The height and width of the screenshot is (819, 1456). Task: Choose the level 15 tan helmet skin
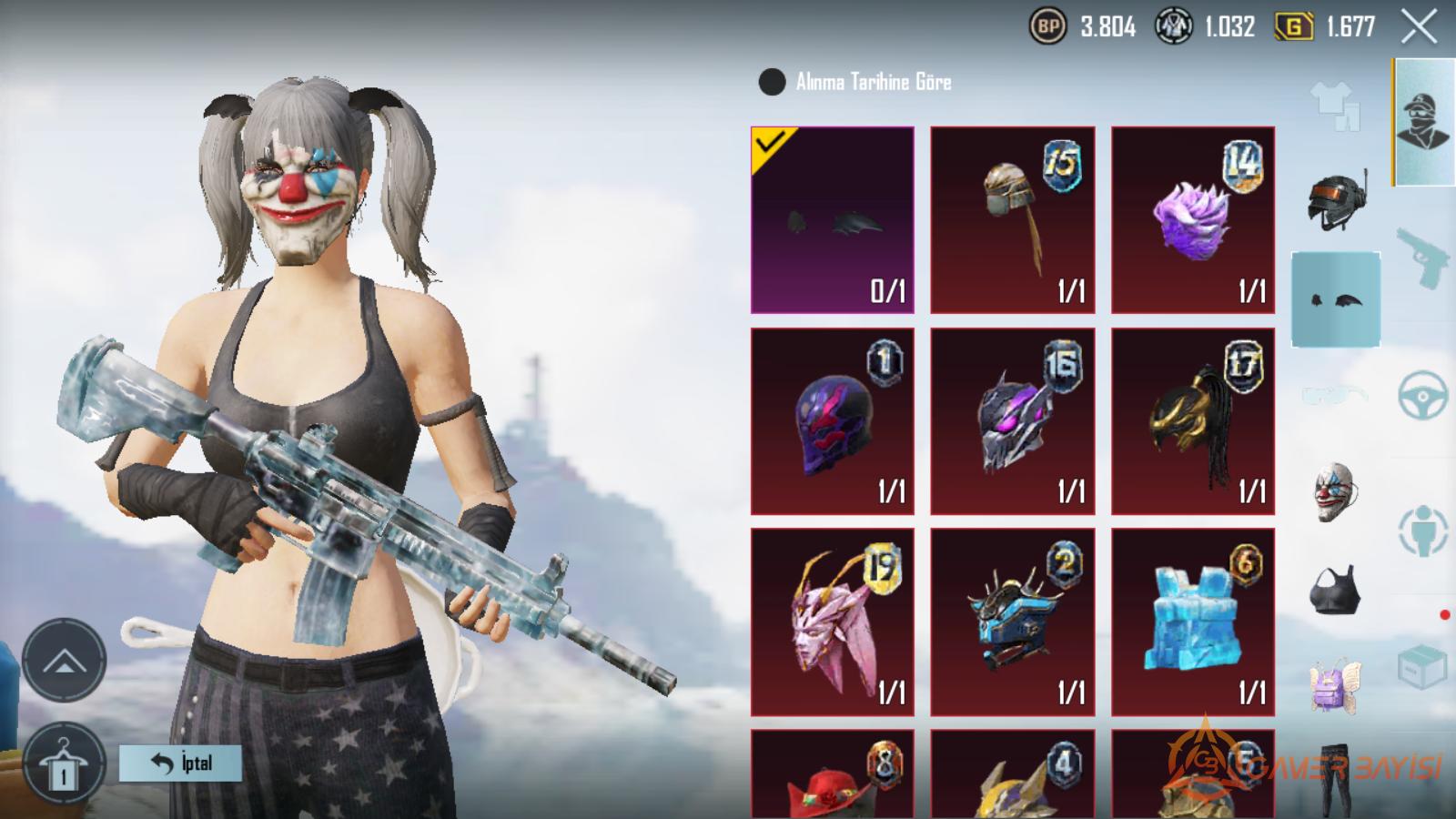pos(1012,220)
